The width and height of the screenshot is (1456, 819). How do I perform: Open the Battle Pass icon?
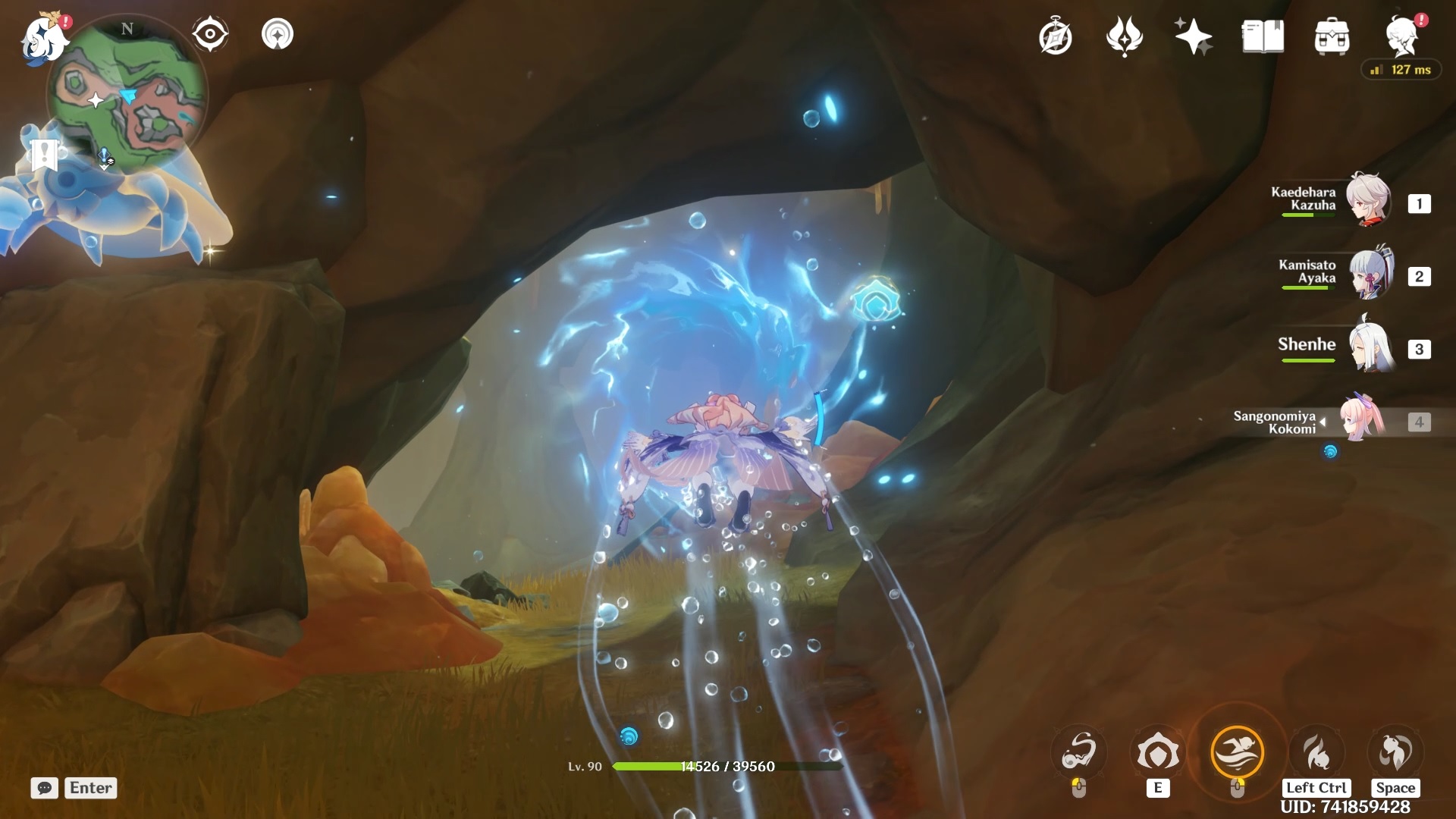[x=1125, y=36]
